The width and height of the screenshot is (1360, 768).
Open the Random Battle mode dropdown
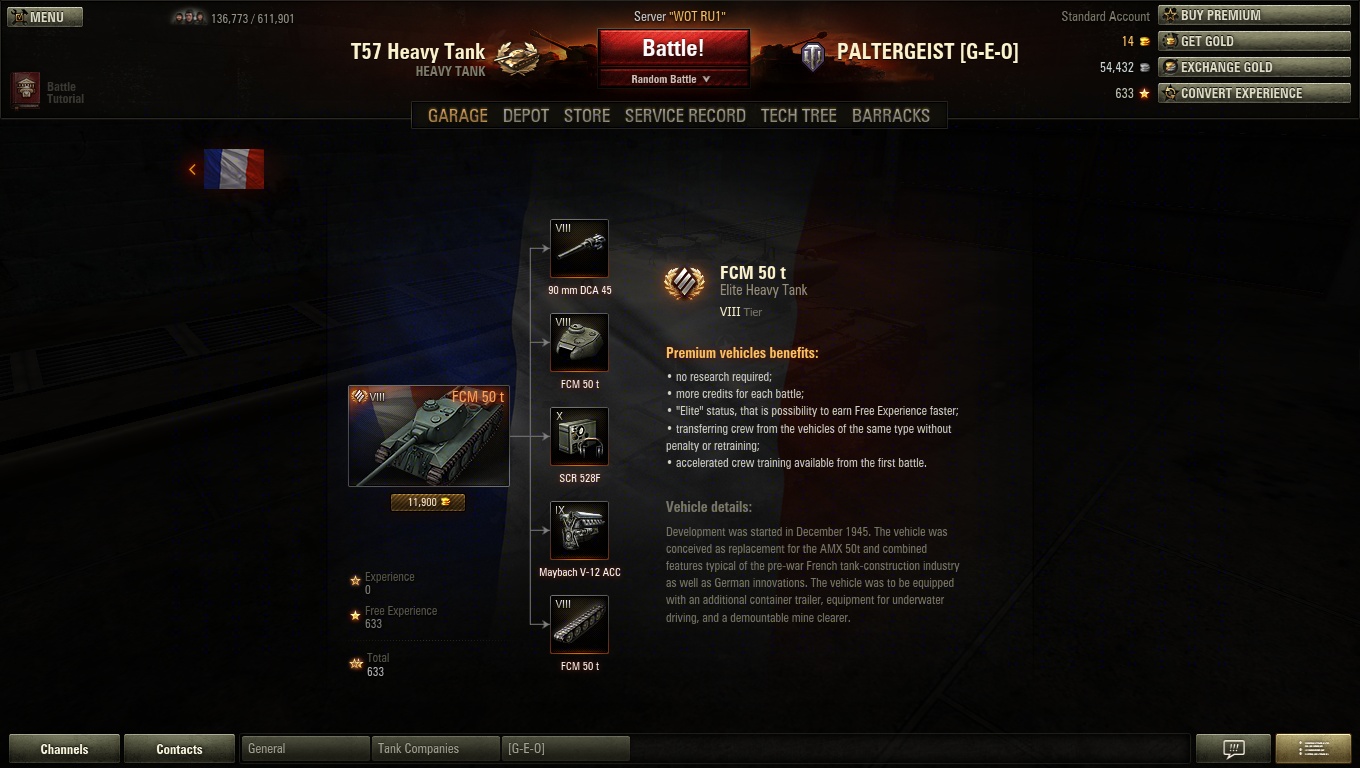672,79
